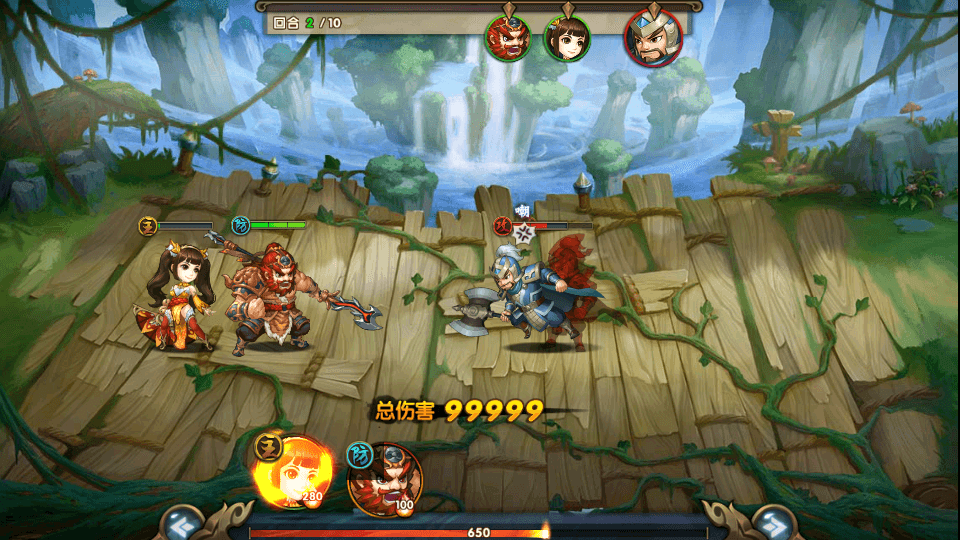Activate the red-bearded warrior skill costing 100
This screenshot has width=960, height=540.
[385, 482]
